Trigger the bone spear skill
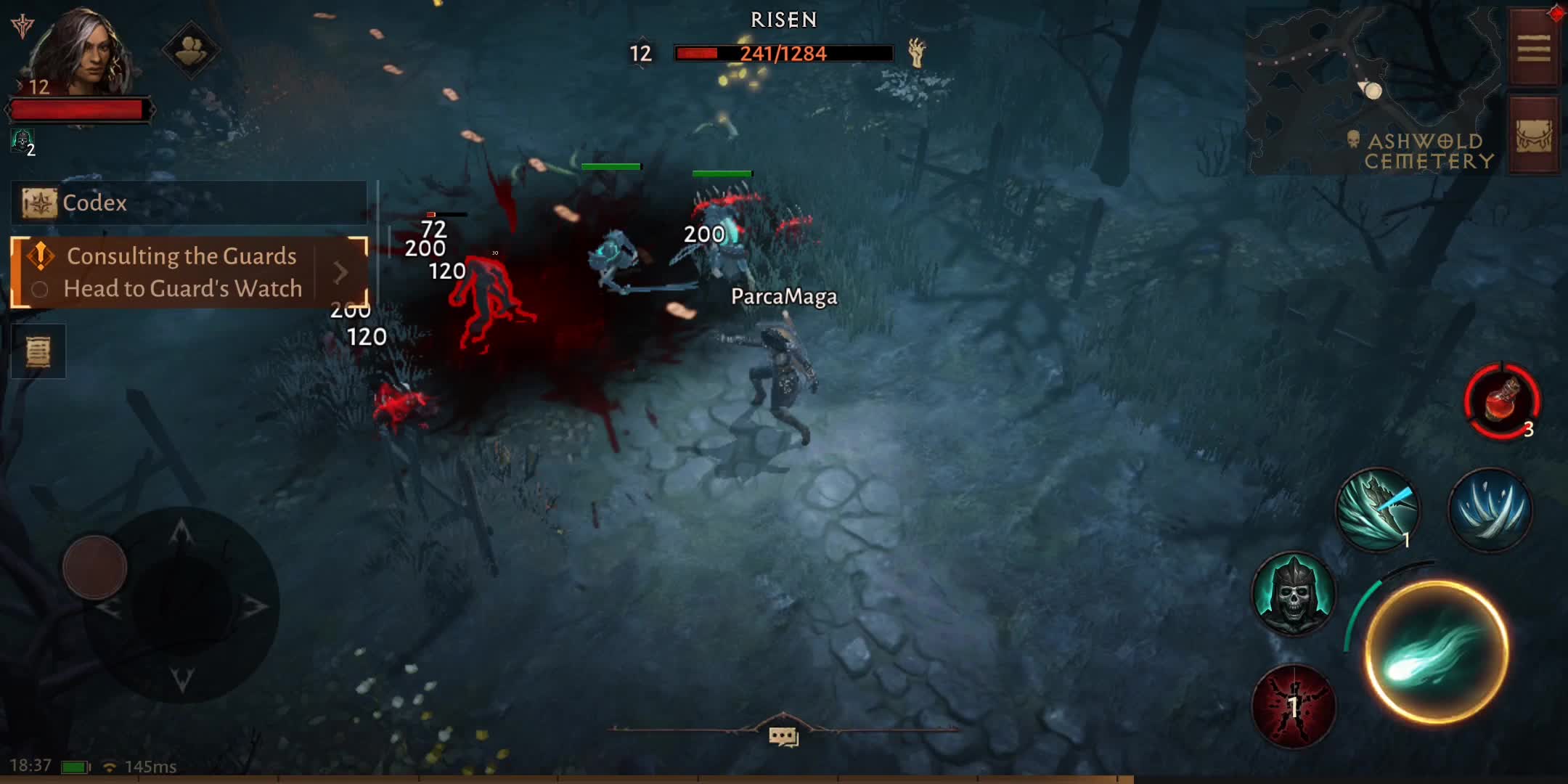The width and height of the screenshot is (1568, 784). (1377, 509)
